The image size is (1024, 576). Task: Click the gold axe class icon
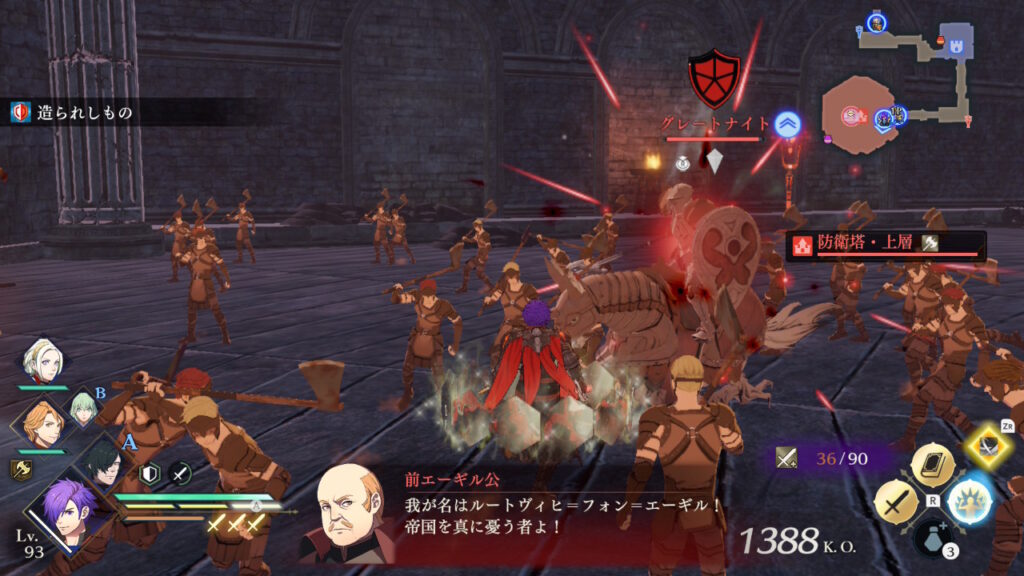coord(20,470)
